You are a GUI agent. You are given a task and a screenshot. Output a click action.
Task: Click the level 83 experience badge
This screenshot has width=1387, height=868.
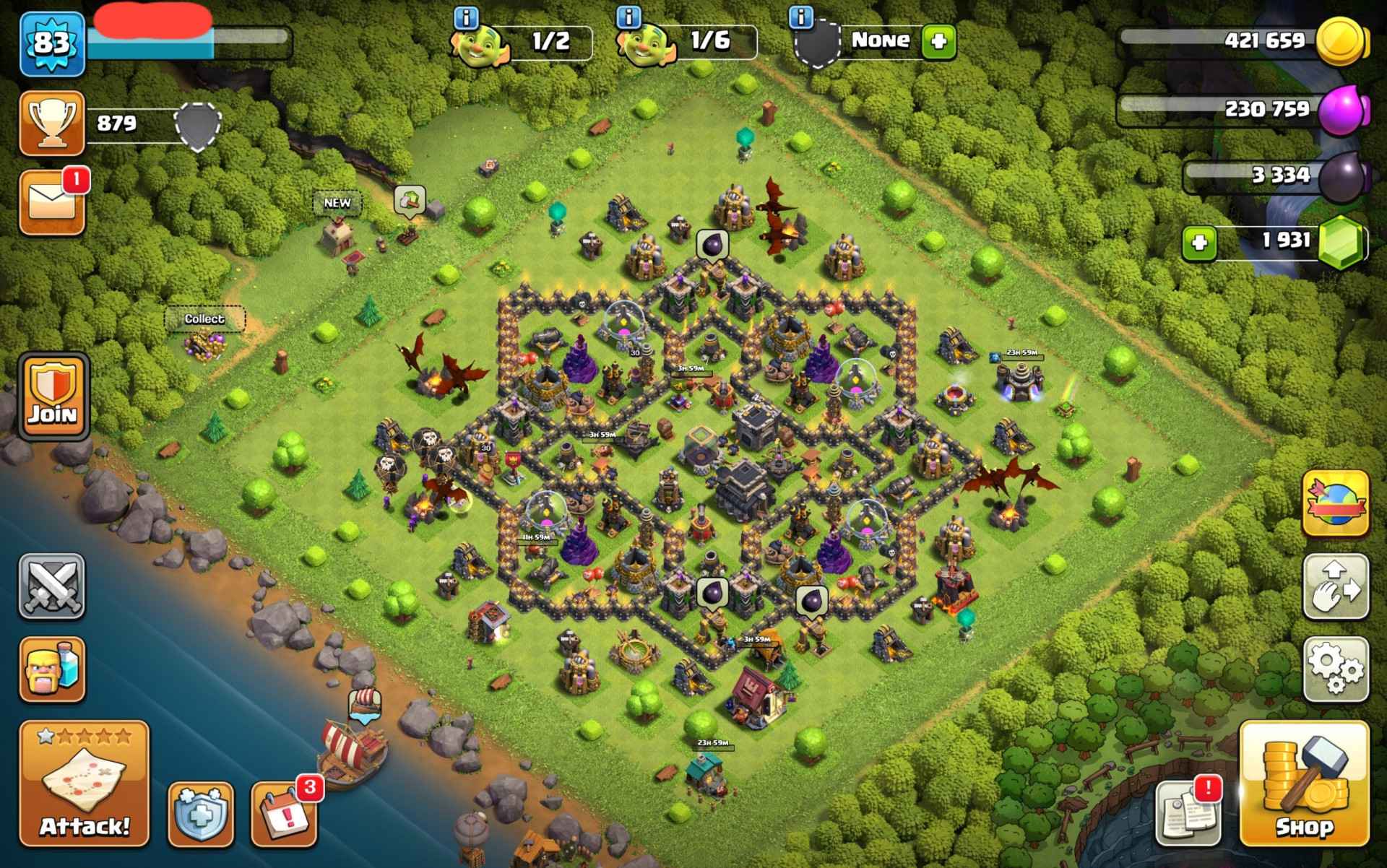[x=52, y=43]
